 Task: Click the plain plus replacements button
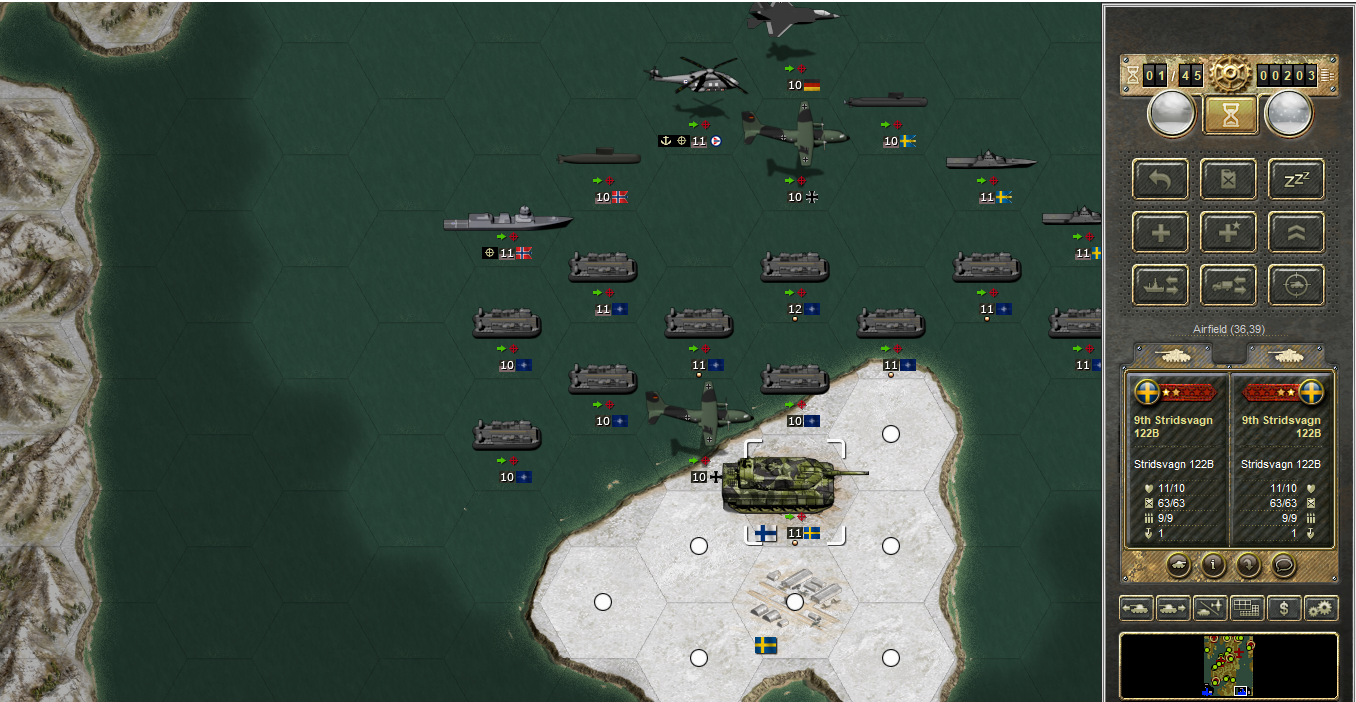pos(1160,232)
